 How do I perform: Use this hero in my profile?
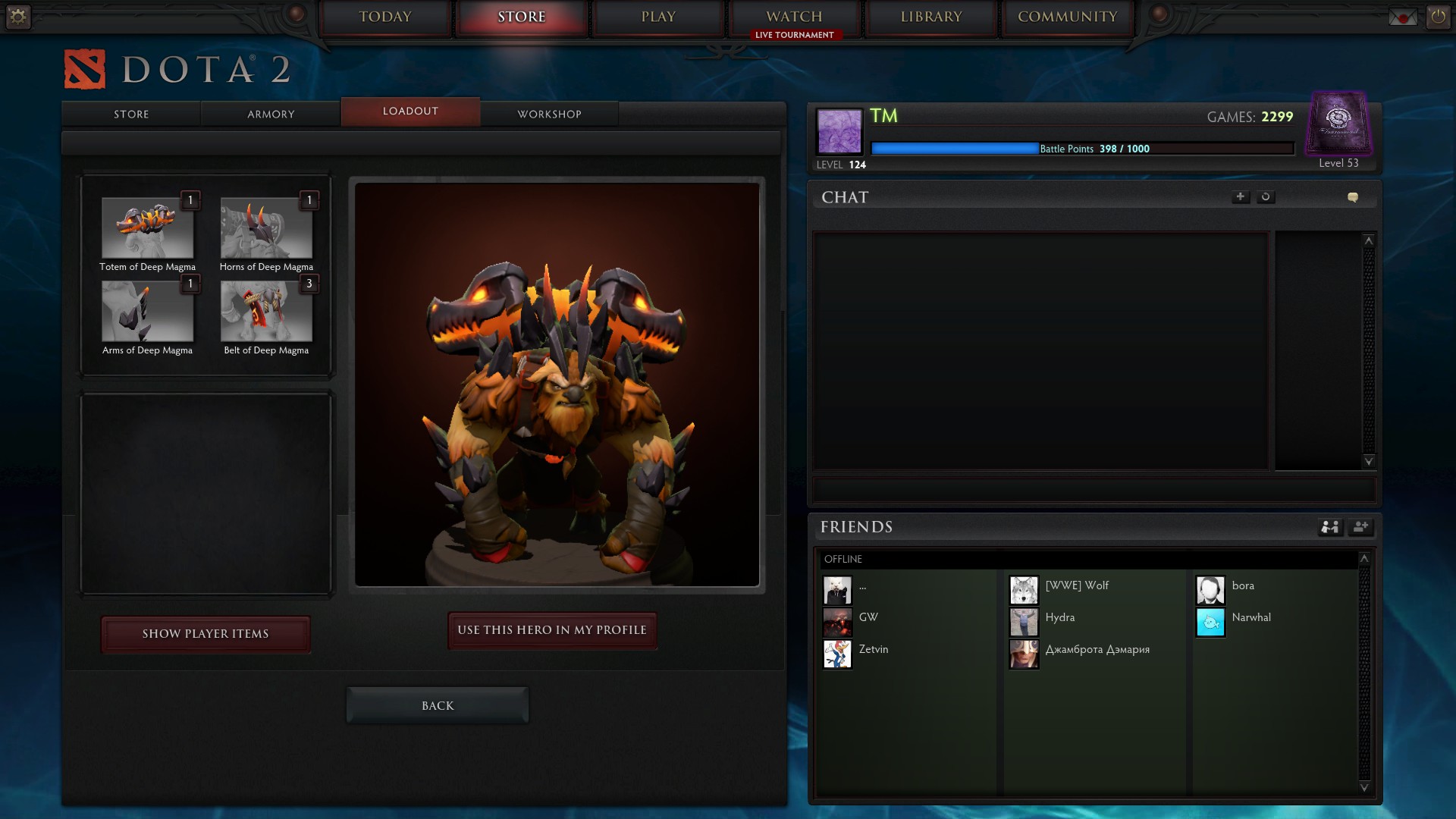click(552, 630)
